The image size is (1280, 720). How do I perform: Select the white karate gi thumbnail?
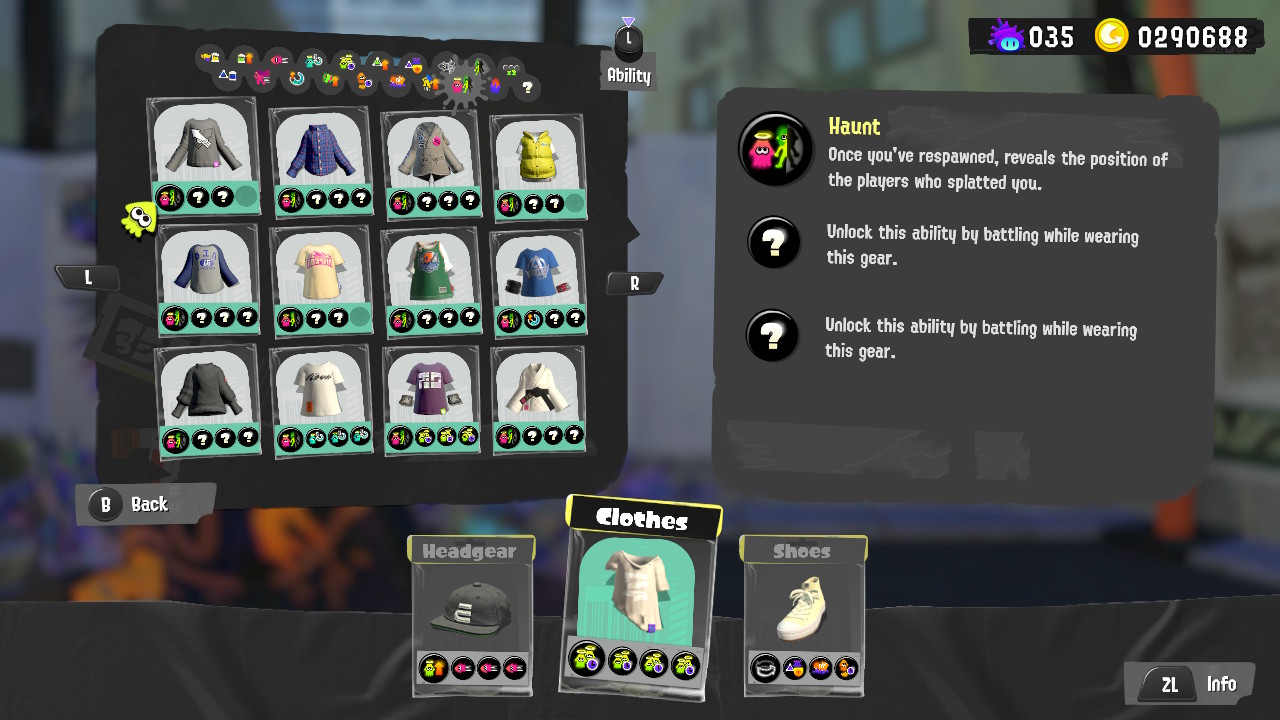[537, 395]
